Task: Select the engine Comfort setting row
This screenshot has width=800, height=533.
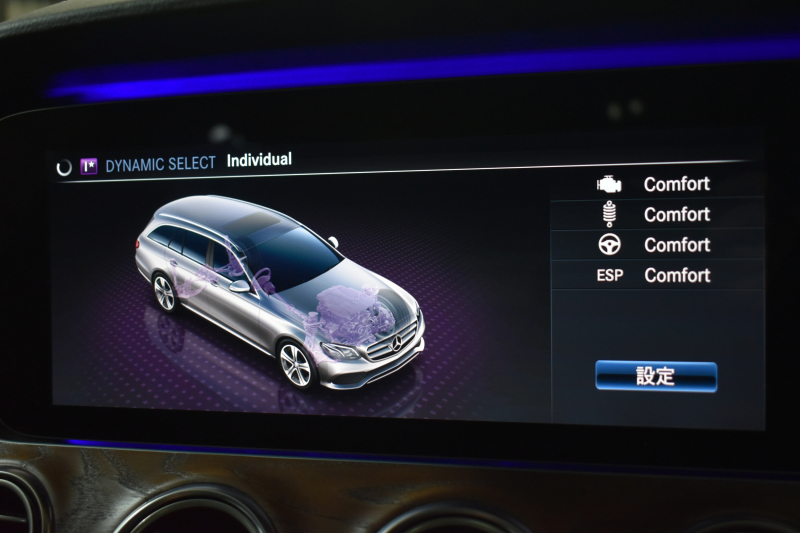Action: (x=655, y=184)
